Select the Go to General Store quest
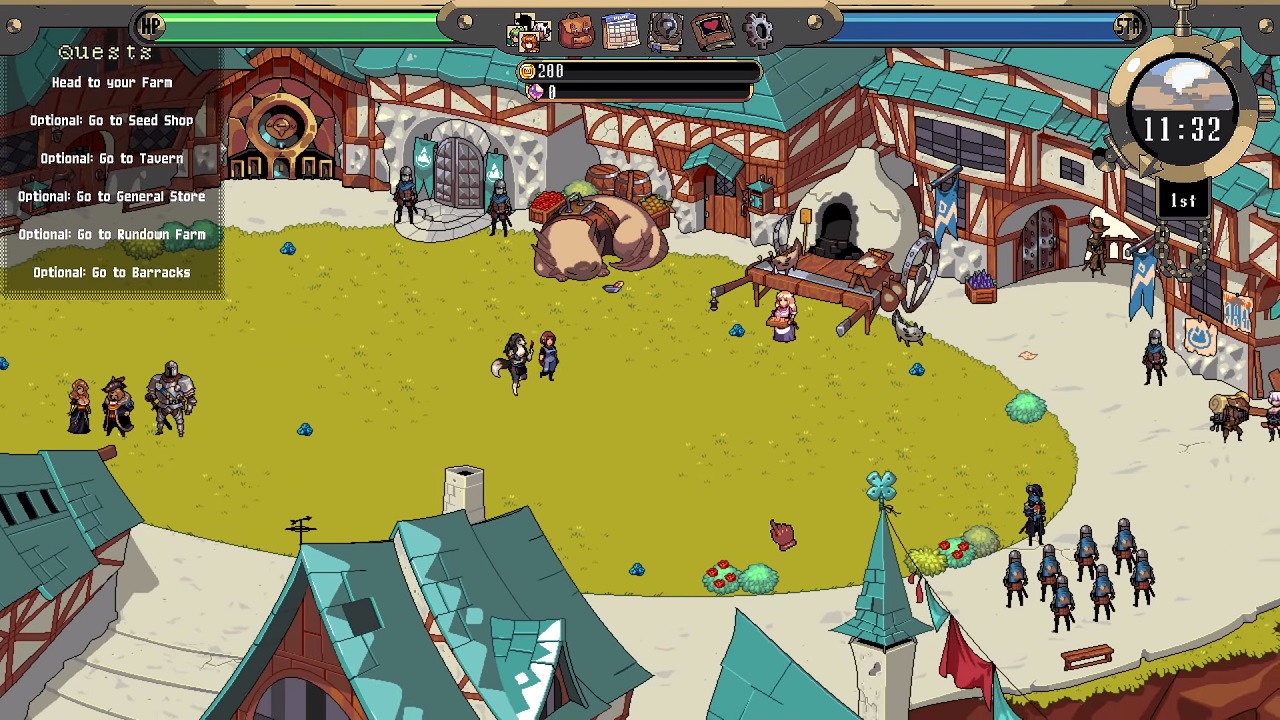This screenshot has width=1280, height=720. (112, 197)
